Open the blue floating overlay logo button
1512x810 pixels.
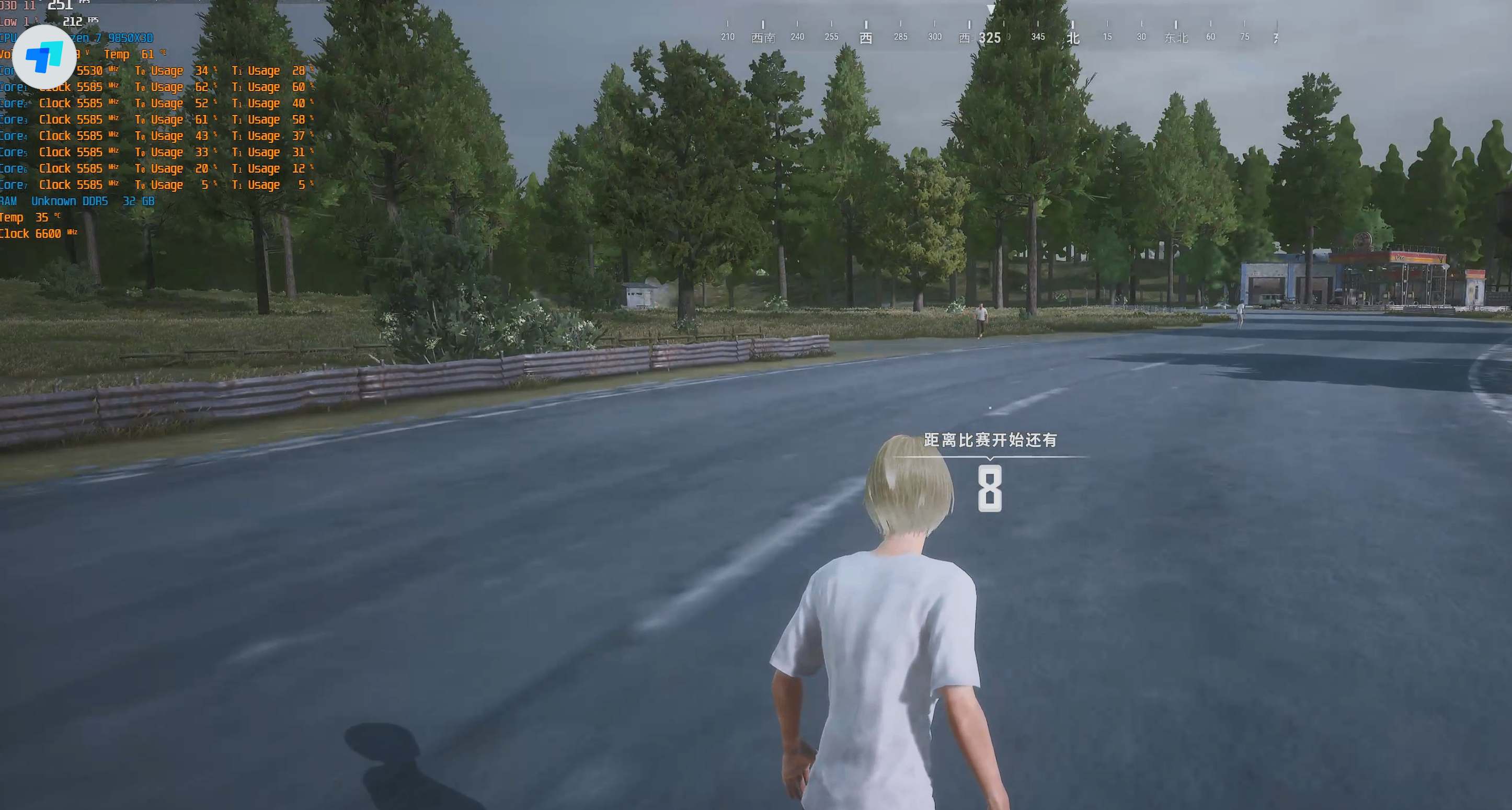click(44, 57)
